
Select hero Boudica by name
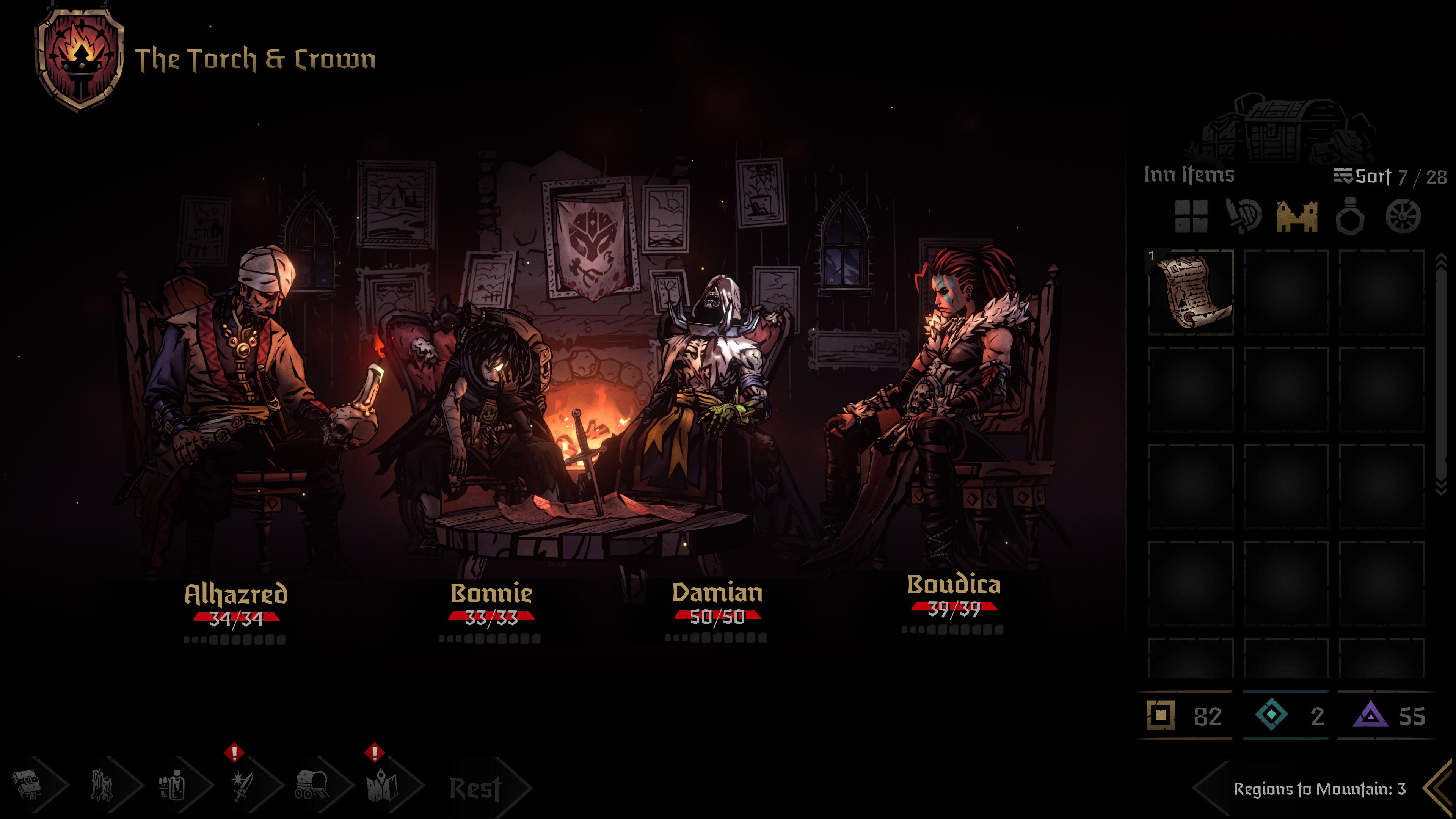click(x=954, y=584)
